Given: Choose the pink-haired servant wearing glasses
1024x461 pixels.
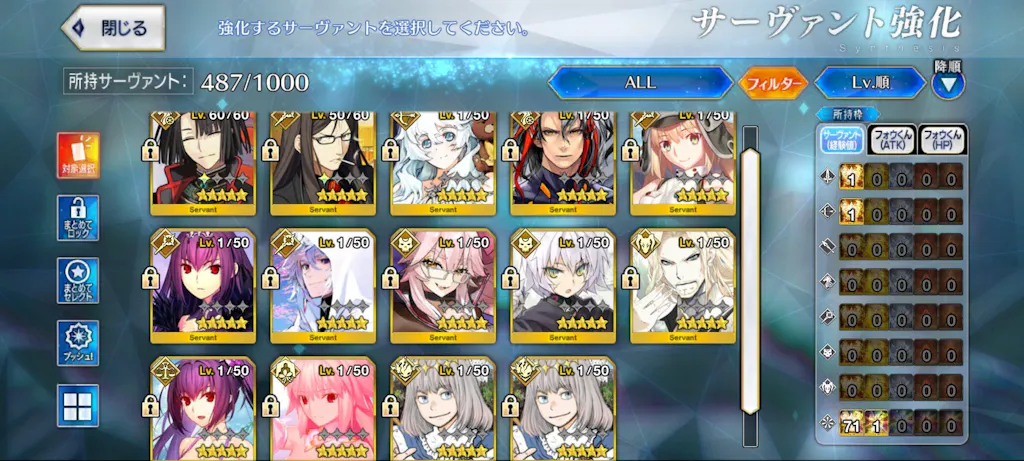Looking at the screenshot, I should pyautogui.click(x=443, y=284).
